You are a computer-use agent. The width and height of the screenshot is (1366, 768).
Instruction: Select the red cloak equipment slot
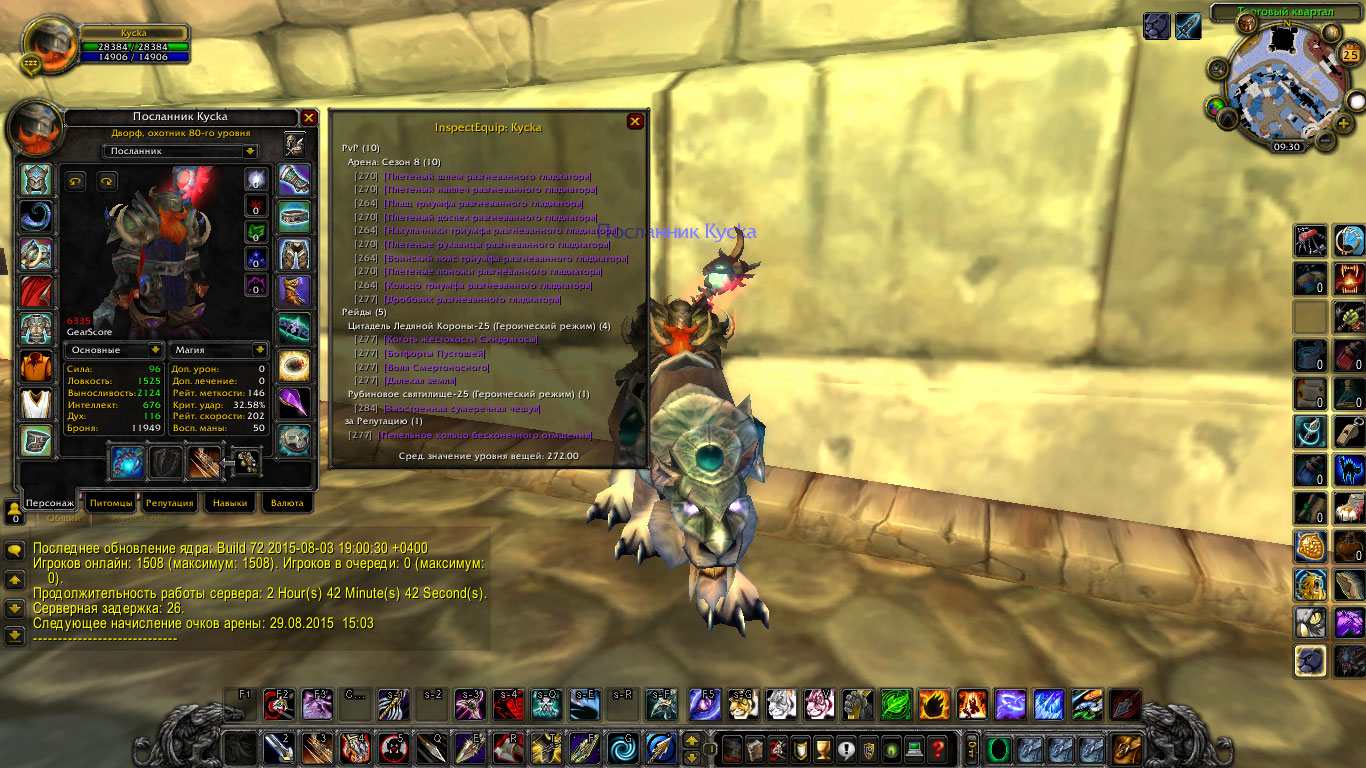point(37,291)
